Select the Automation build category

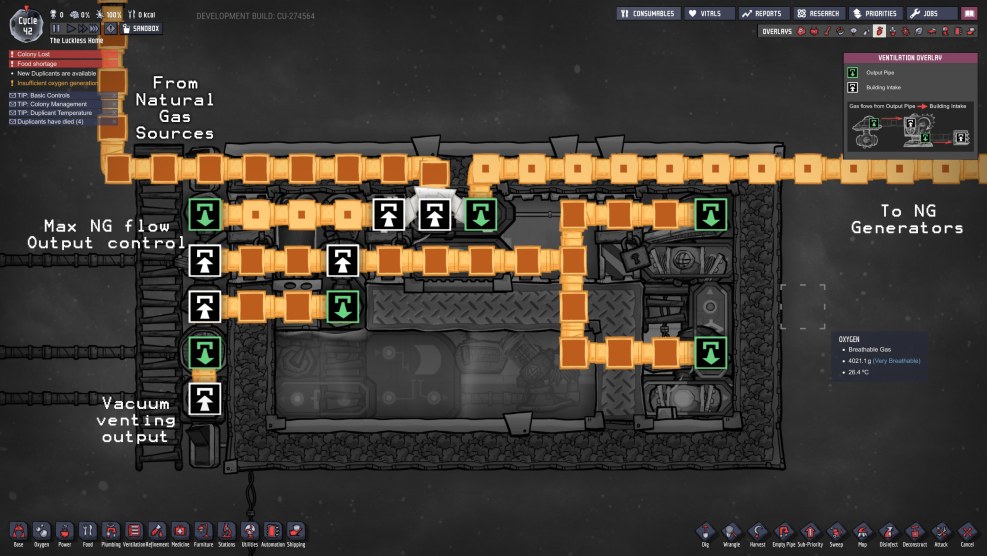(273, 532)
